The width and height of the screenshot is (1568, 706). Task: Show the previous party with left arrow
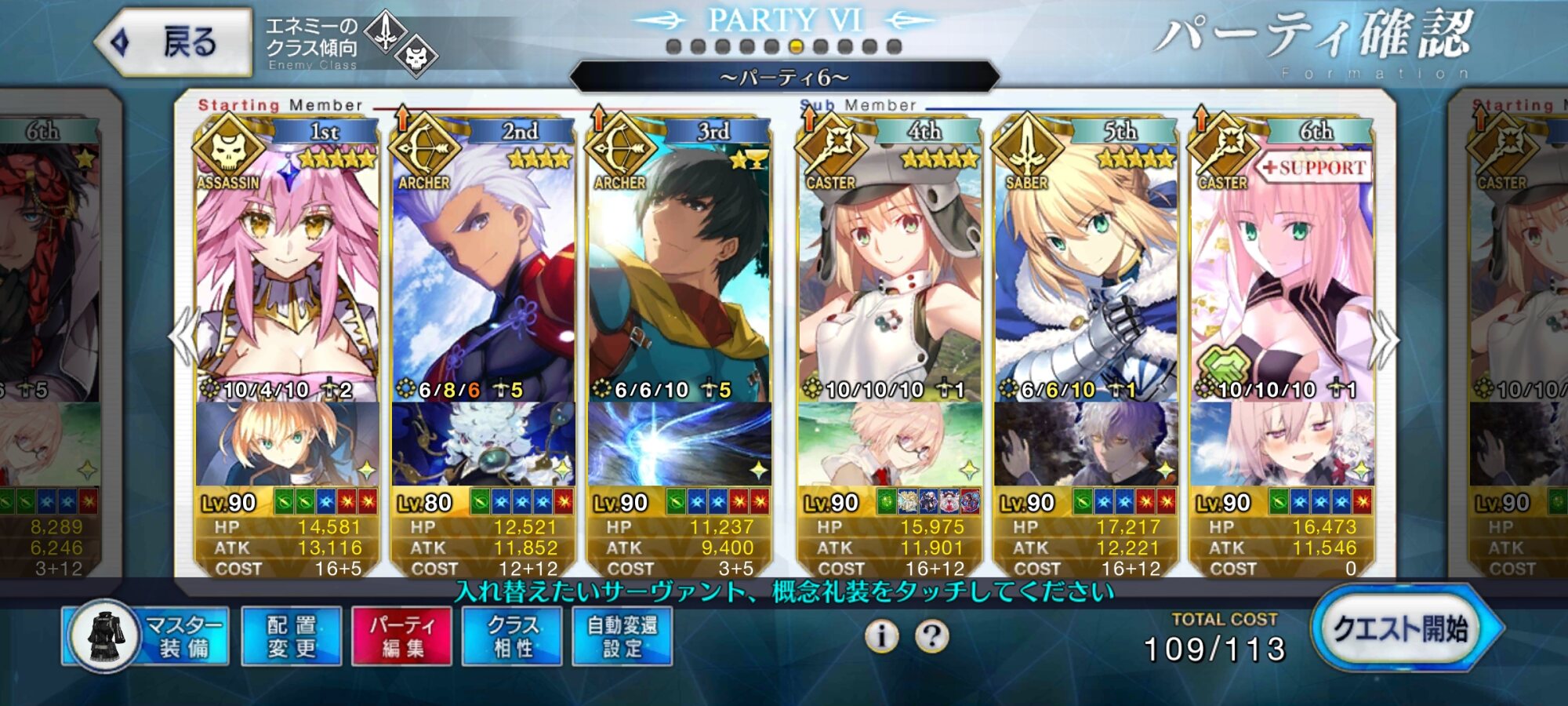click(x=183, y=337)
